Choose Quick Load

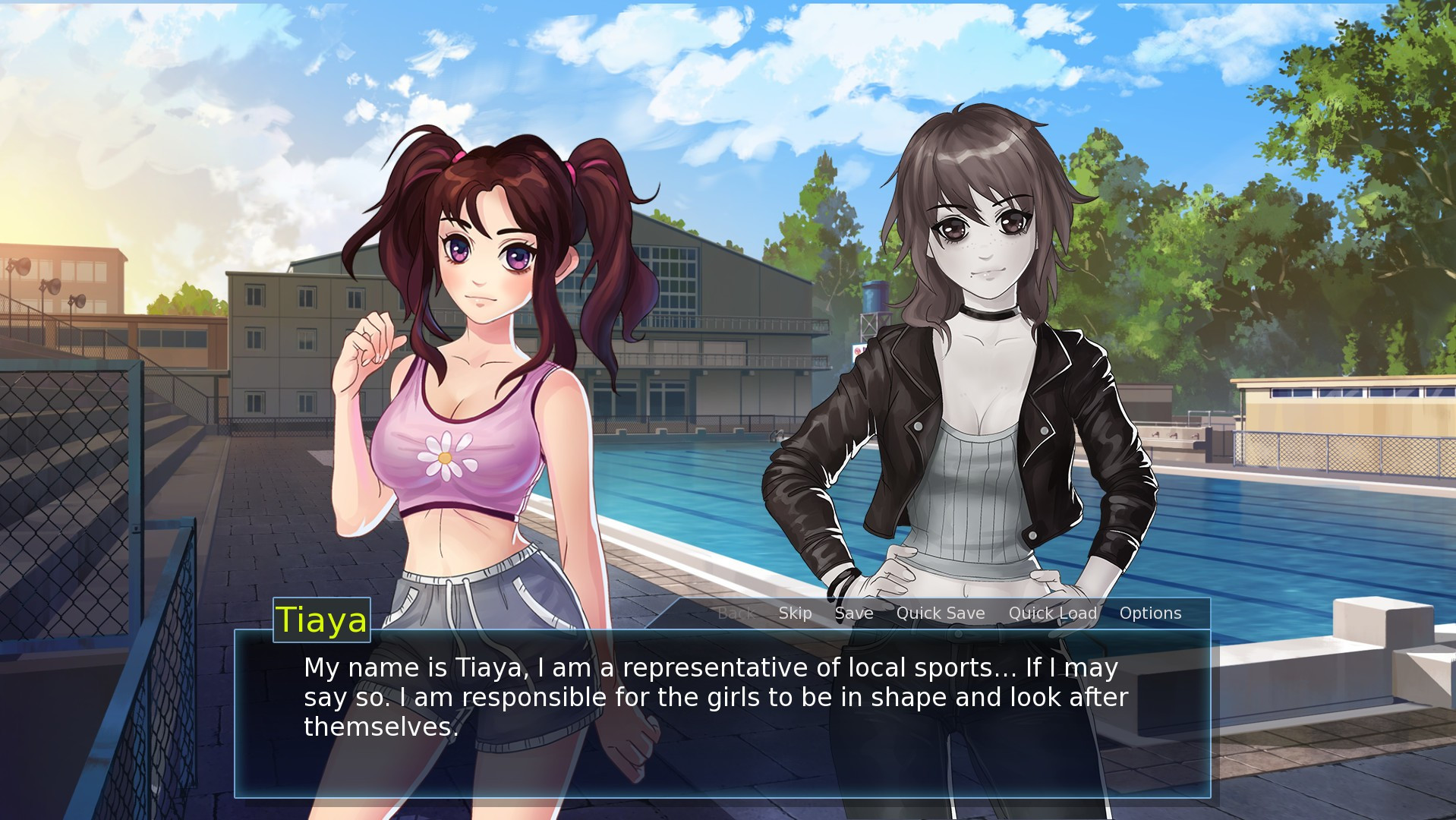(1052, 613)
